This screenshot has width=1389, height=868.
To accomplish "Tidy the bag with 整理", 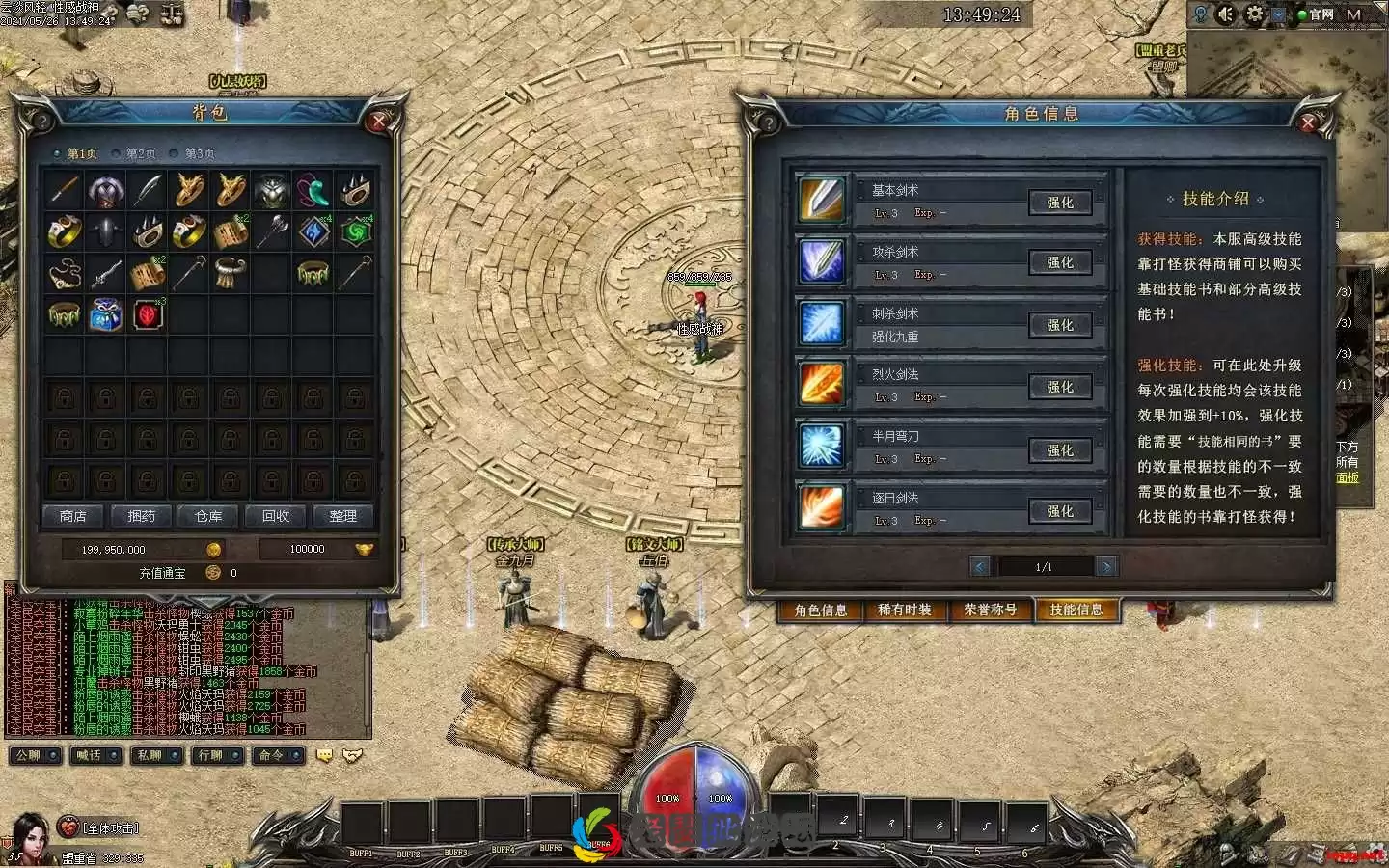I will [342, 516].
